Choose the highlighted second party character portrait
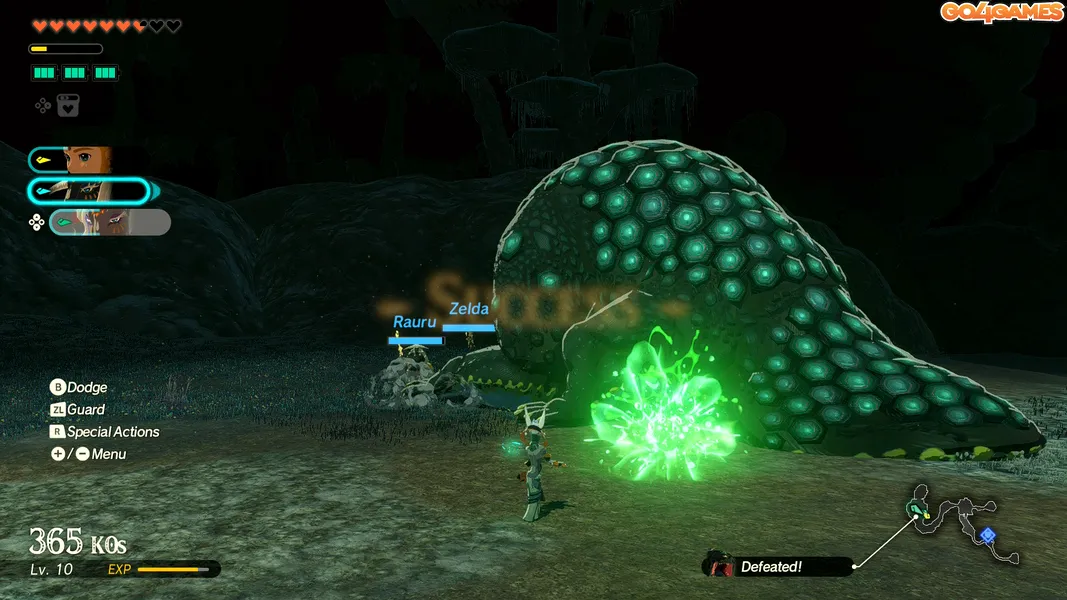The height and width of the screenshot is (600, 1067). tap(90, 191)
